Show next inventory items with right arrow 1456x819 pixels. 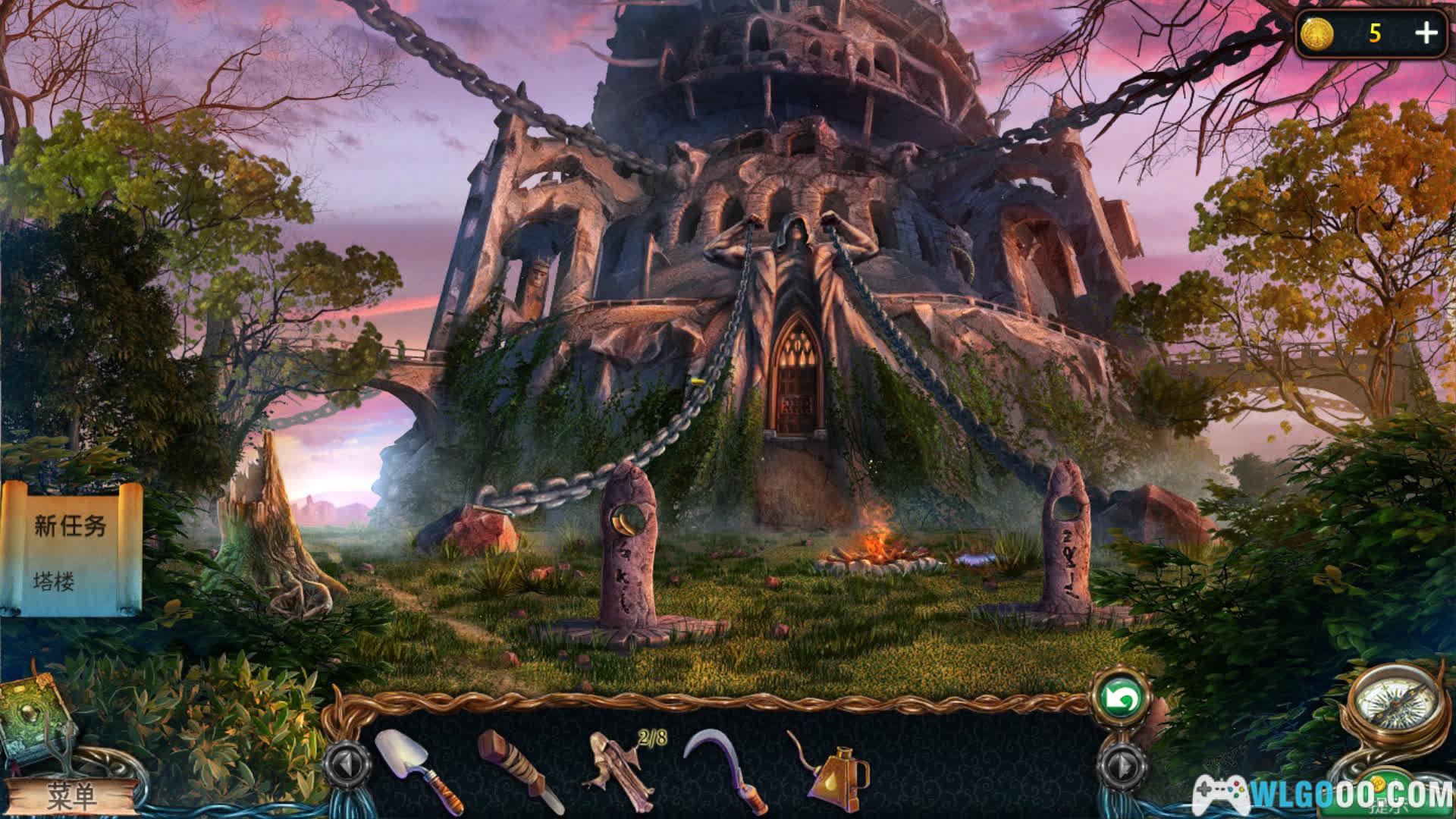click(1120, 766)
